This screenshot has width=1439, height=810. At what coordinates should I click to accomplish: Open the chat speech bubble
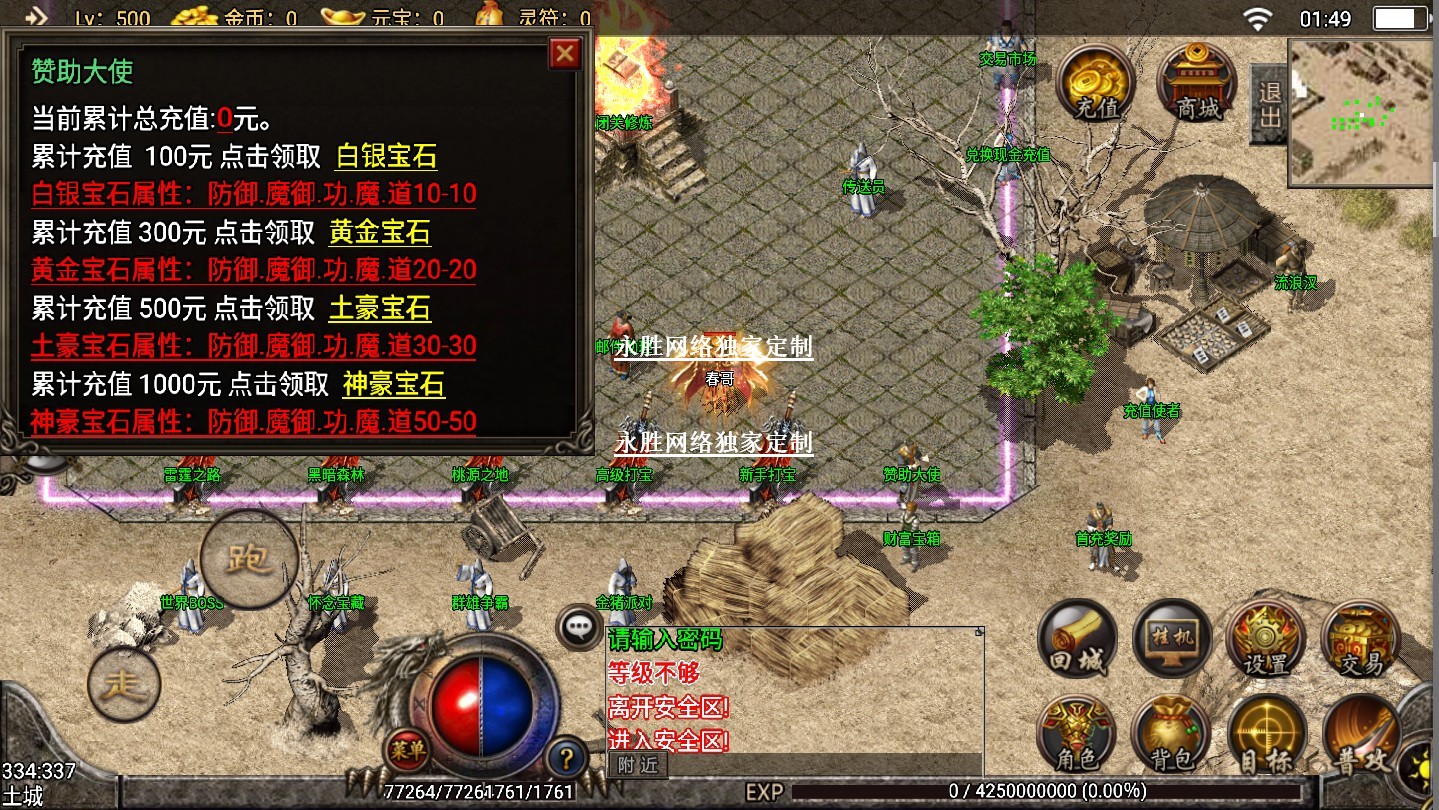click(579, 628)
